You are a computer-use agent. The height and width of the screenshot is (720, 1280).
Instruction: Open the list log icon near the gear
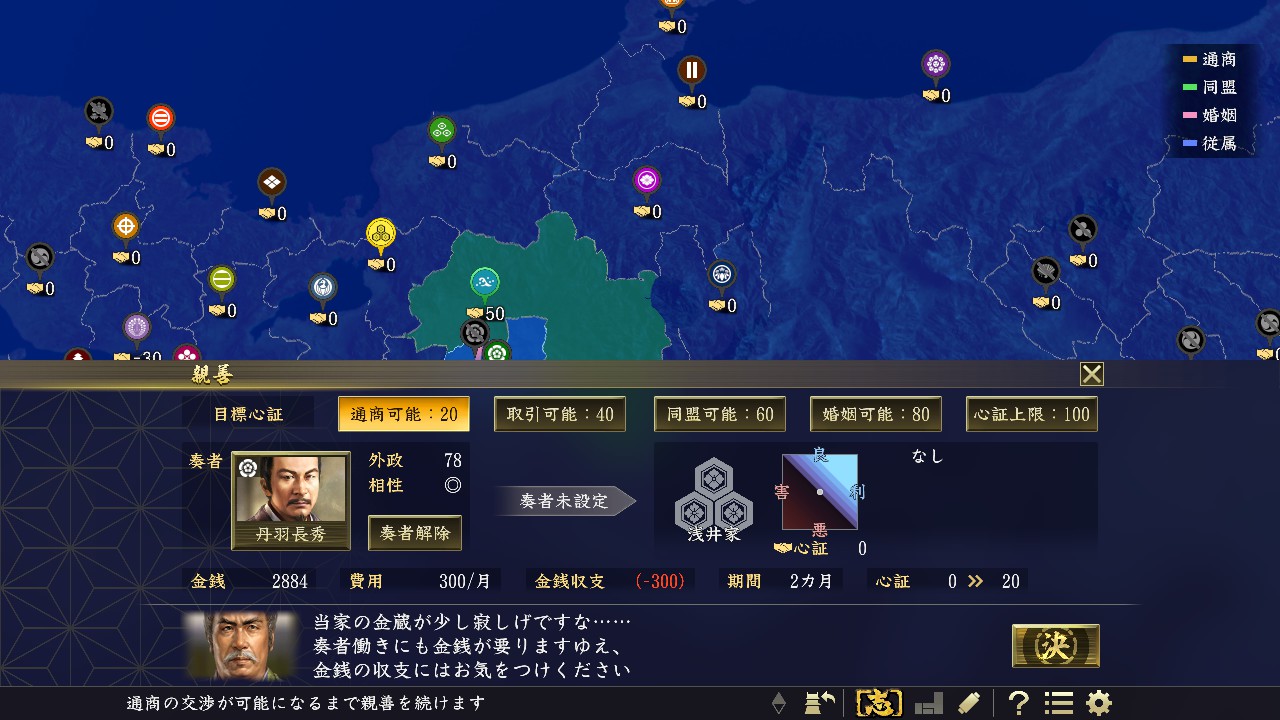tap(1059, 703)
